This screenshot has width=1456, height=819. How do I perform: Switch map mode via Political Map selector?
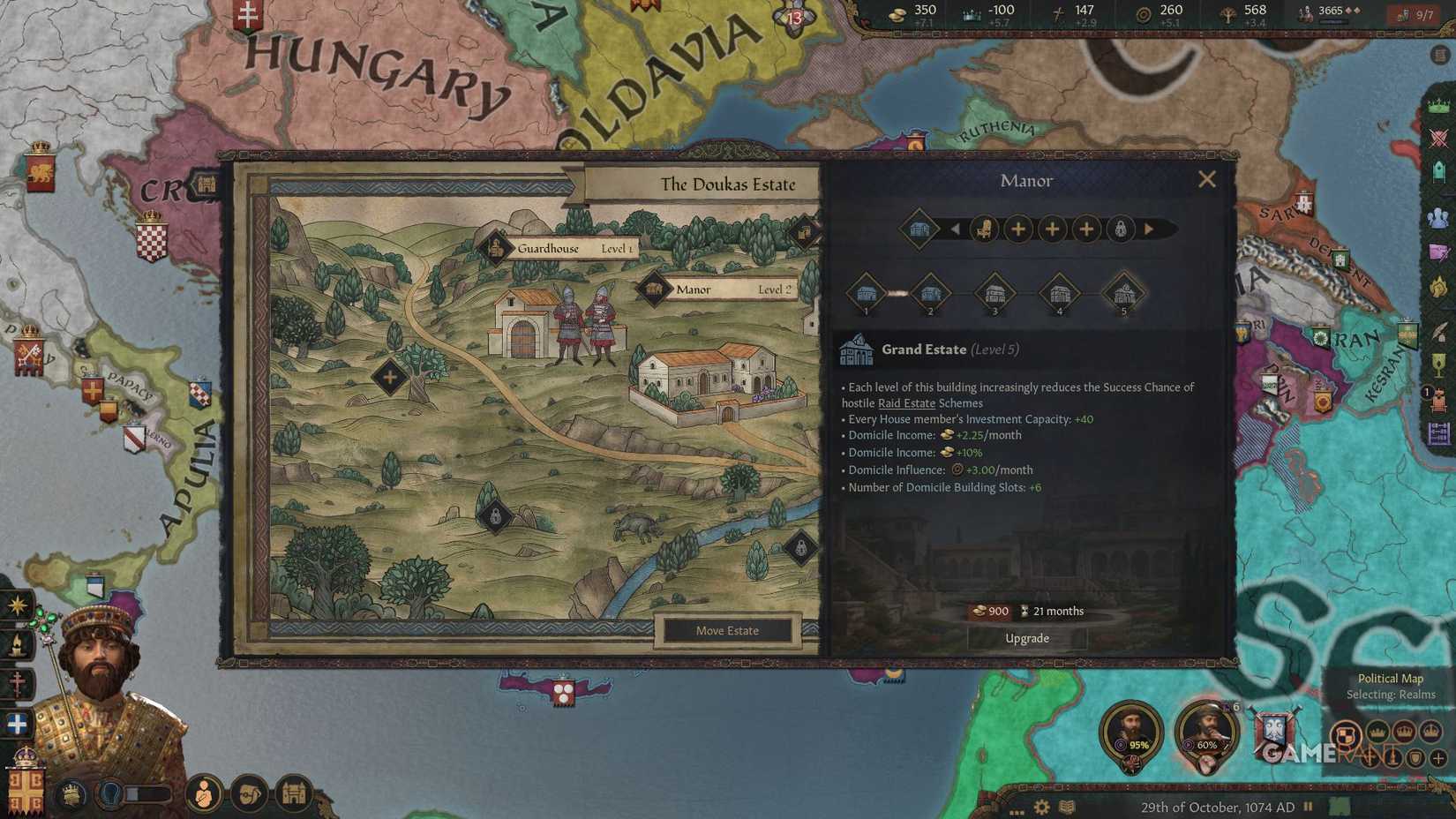pos(1391,679)
